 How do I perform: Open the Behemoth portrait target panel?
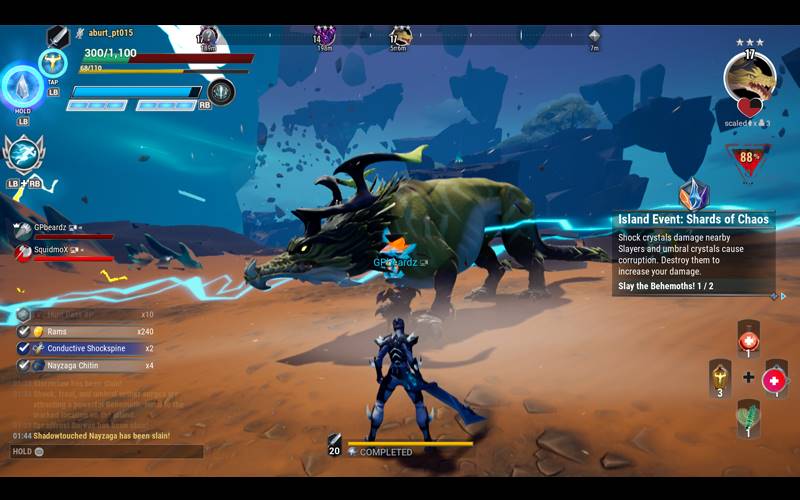pos(749,76)
